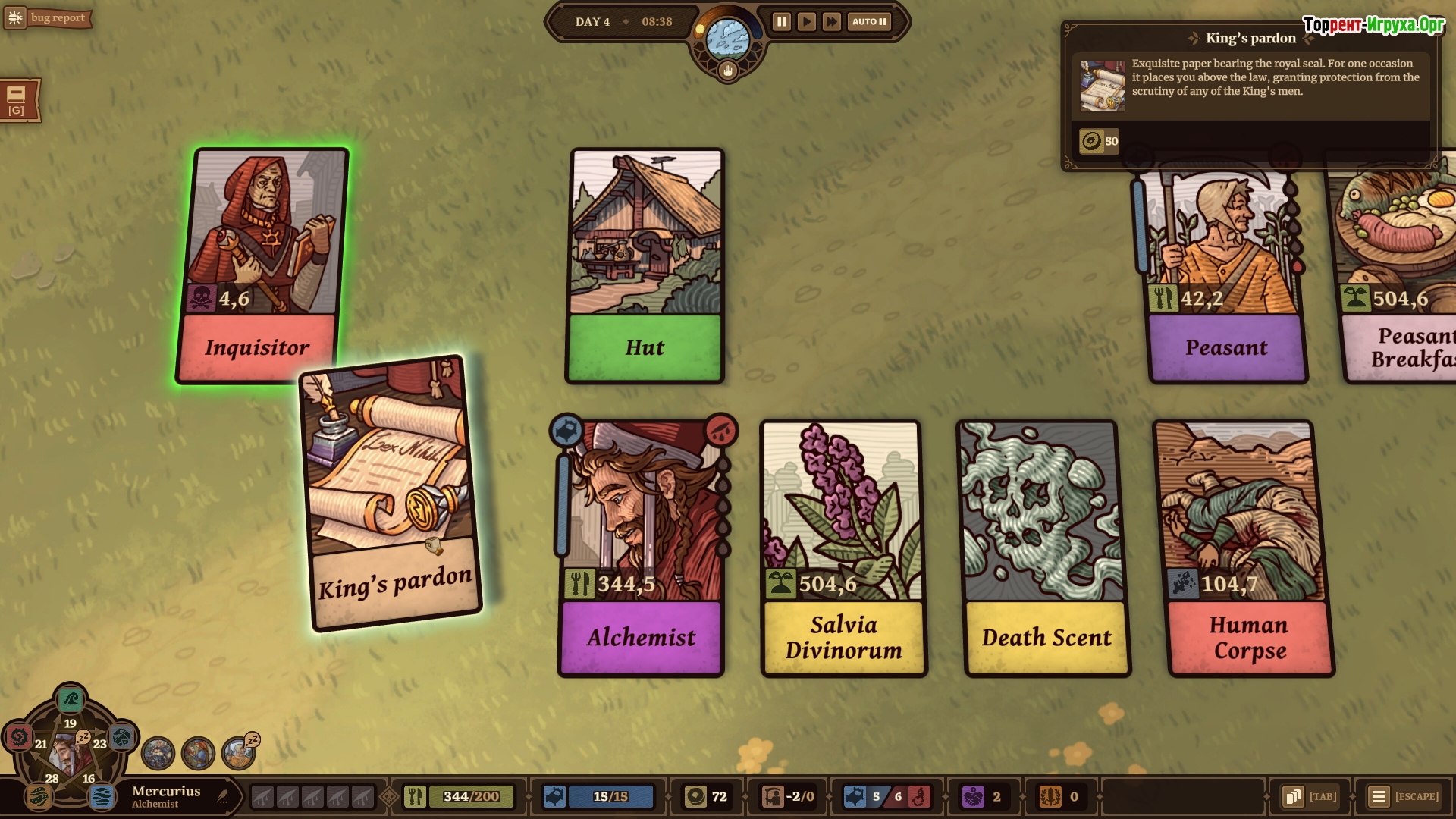Image resolution: width=1456 pixels, height=819 pixels.
Task: Resume time at normal play speed
Action: click(806, 22)
